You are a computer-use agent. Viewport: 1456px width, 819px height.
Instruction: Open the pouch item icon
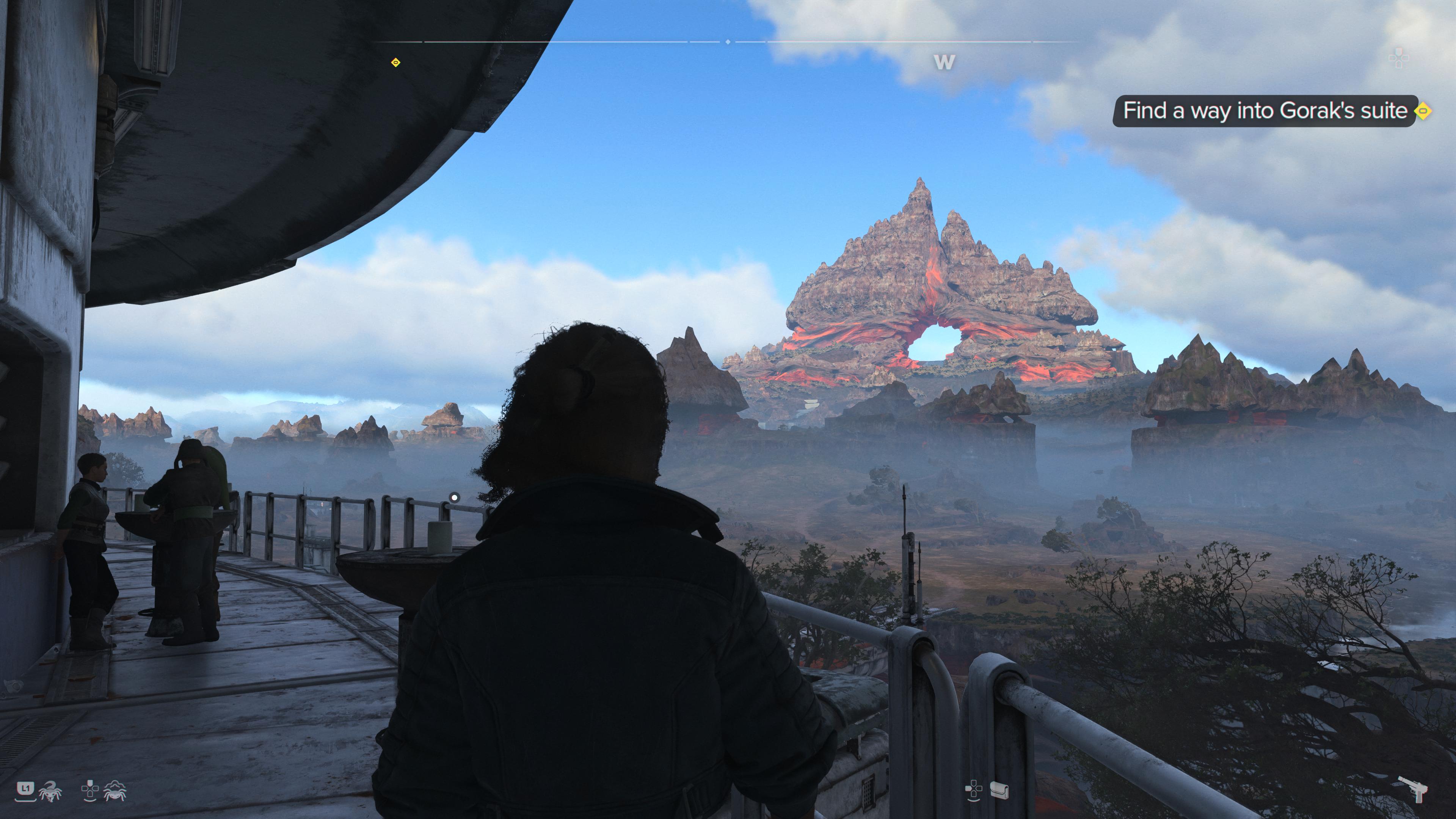click(999, 790)
